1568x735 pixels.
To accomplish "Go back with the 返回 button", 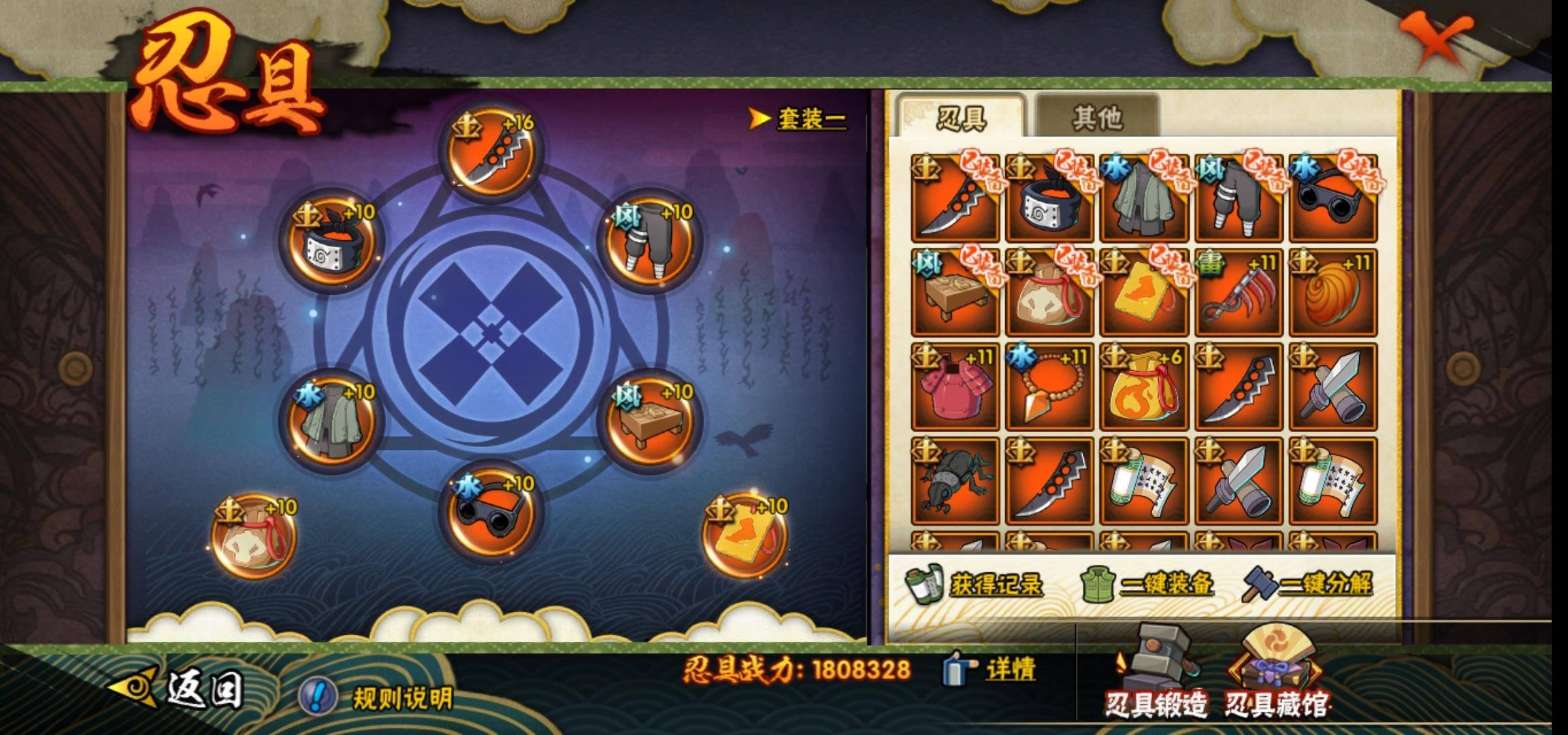I will tap(178, 689).
